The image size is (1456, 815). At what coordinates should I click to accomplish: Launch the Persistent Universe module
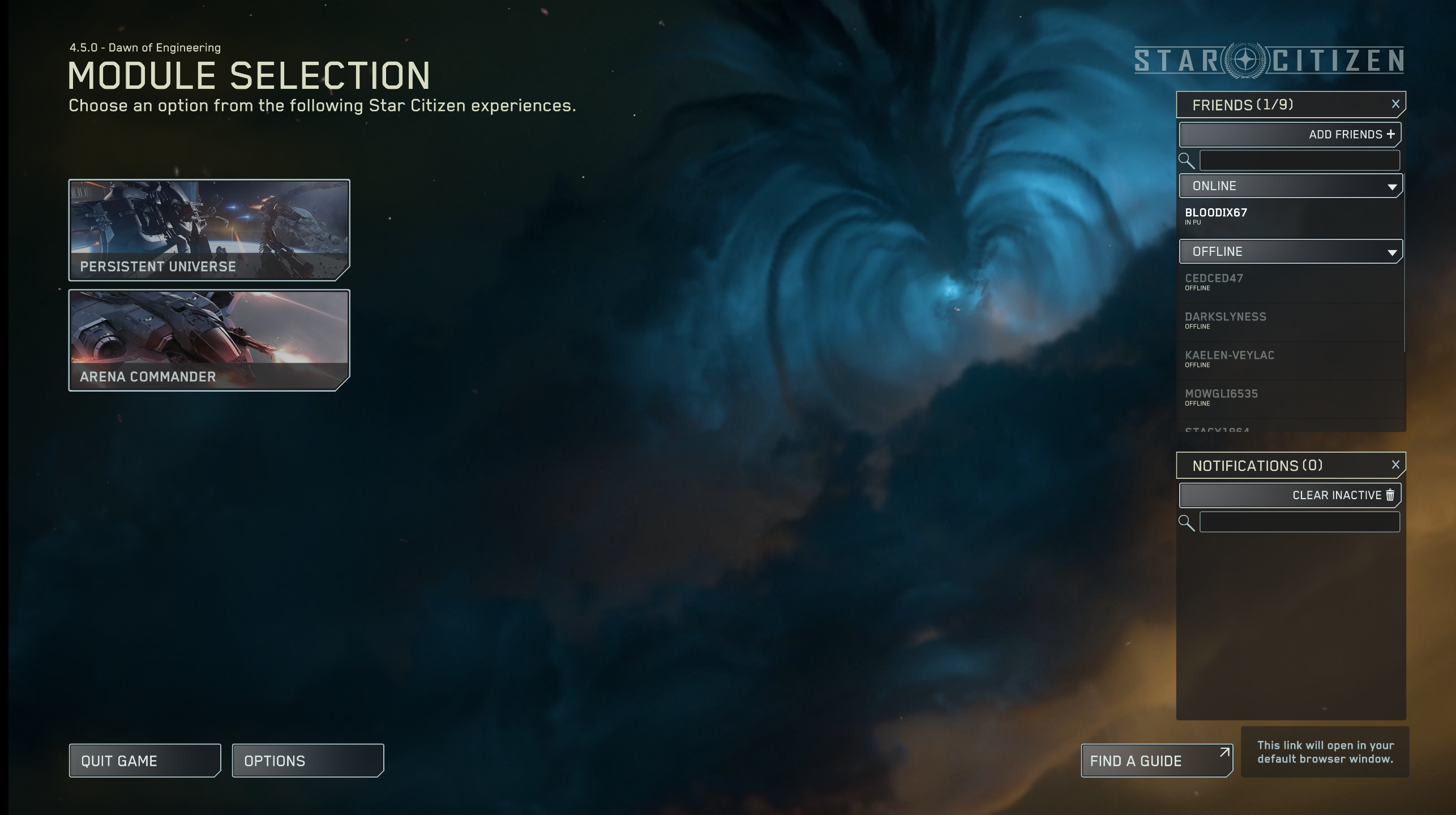[x=209, y=230]
